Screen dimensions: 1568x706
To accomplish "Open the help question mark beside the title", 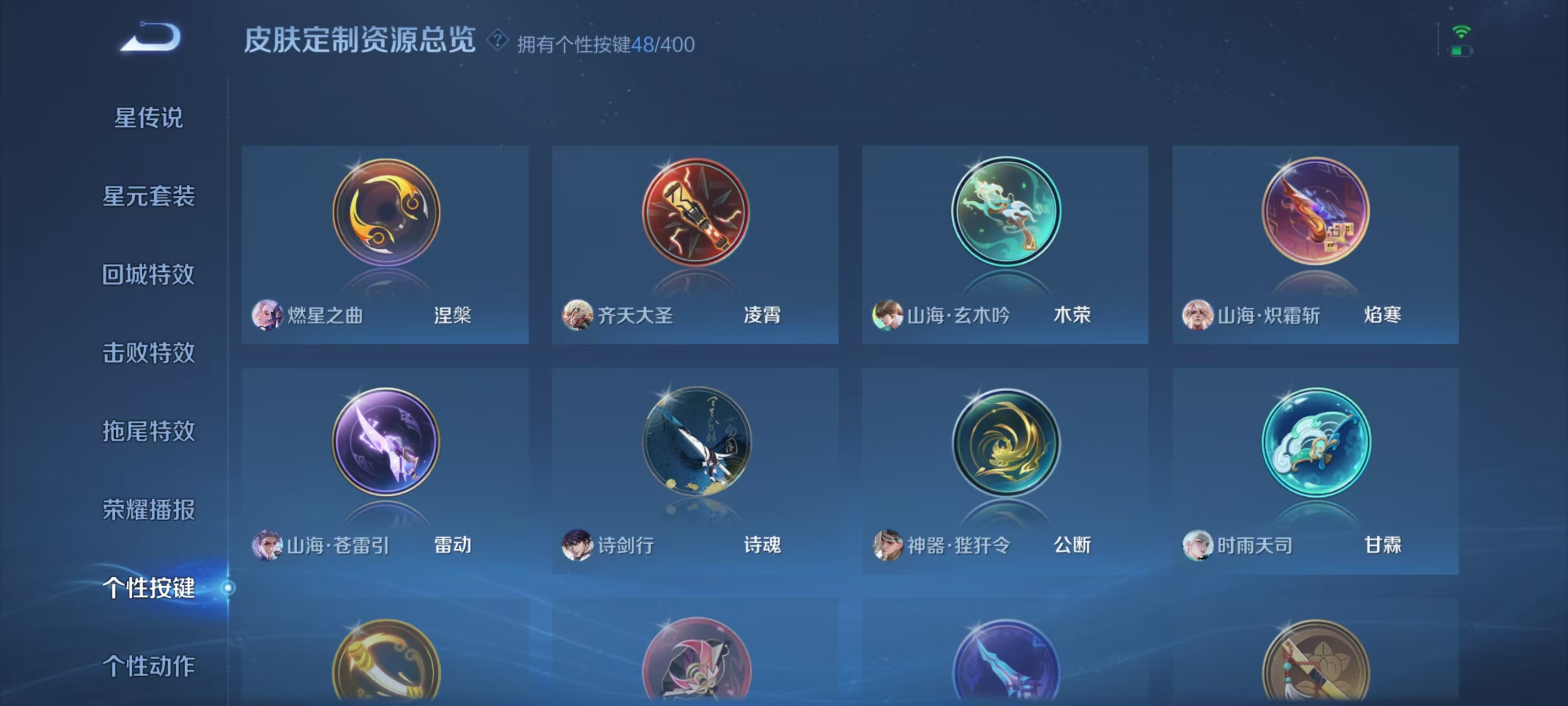I will (498, 41).
